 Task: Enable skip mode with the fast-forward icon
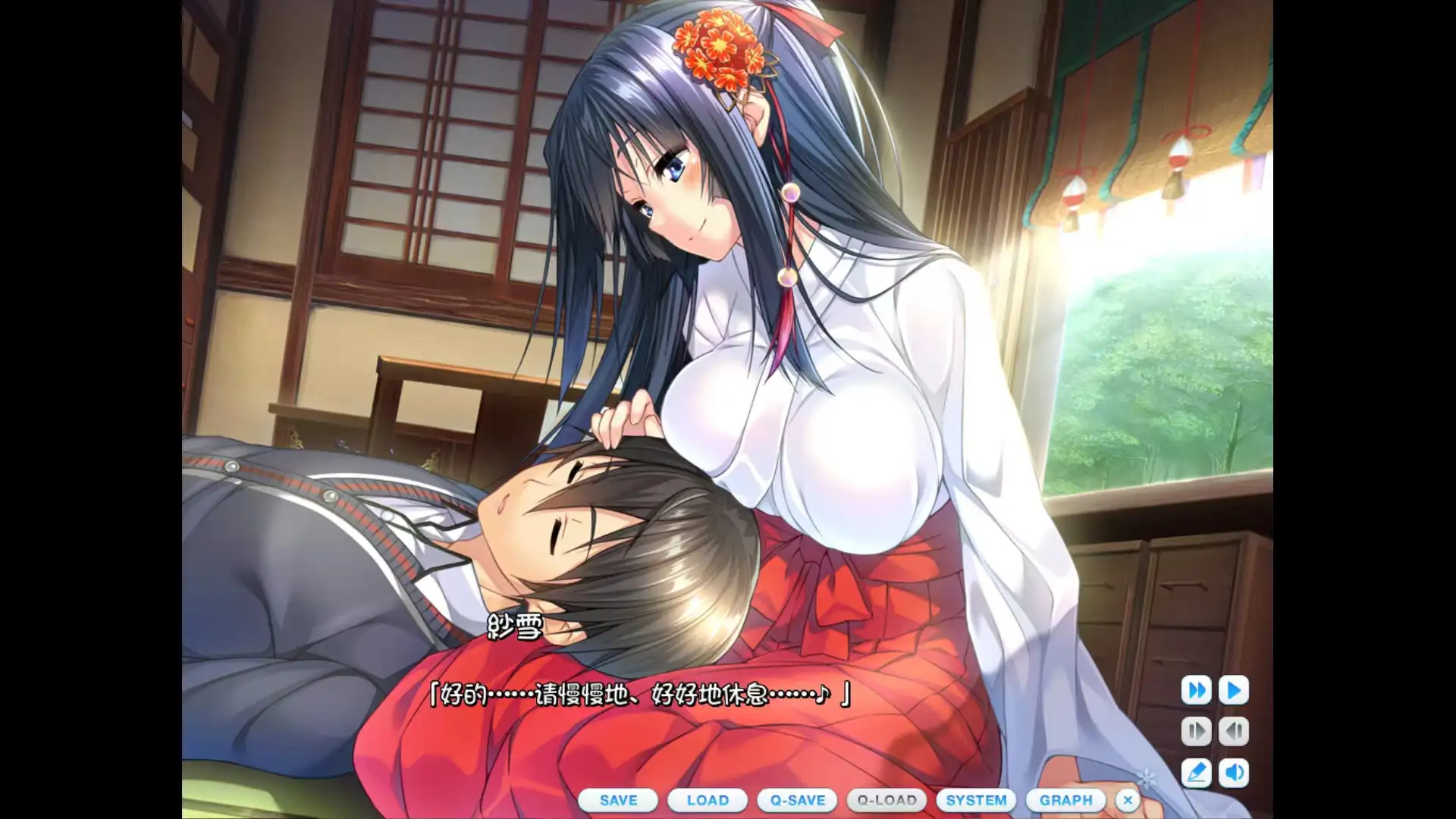click(x=1198, y=690)
